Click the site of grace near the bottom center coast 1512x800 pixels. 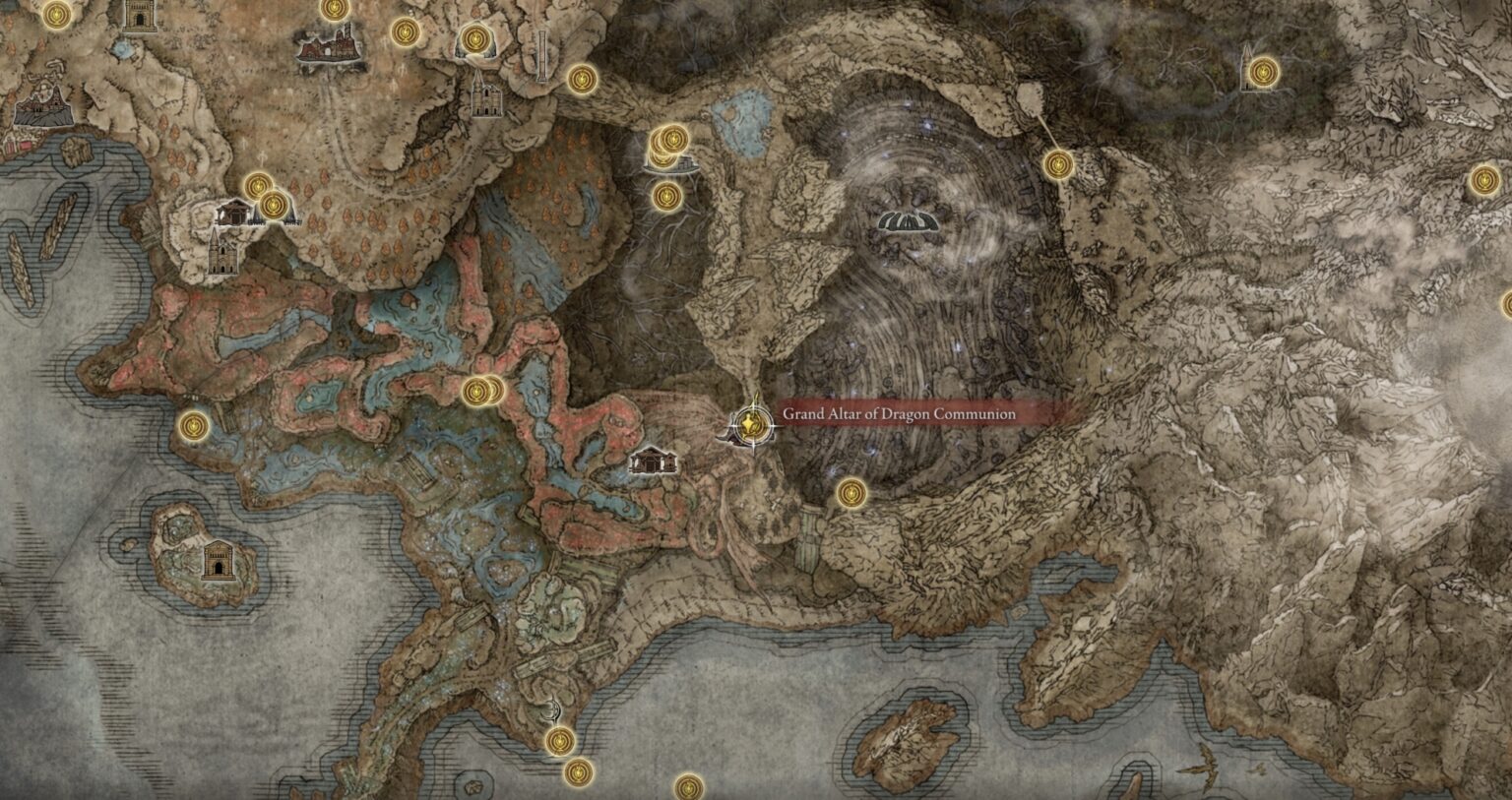[559, 742]
